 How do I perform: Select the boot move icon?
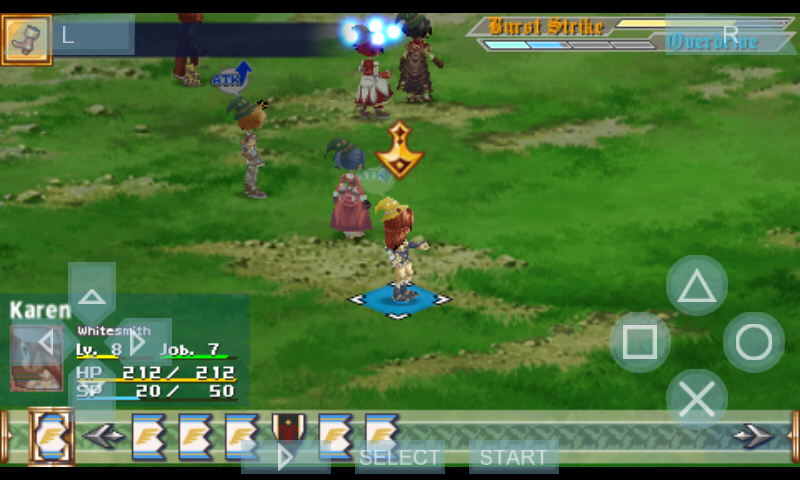point(26,40)
